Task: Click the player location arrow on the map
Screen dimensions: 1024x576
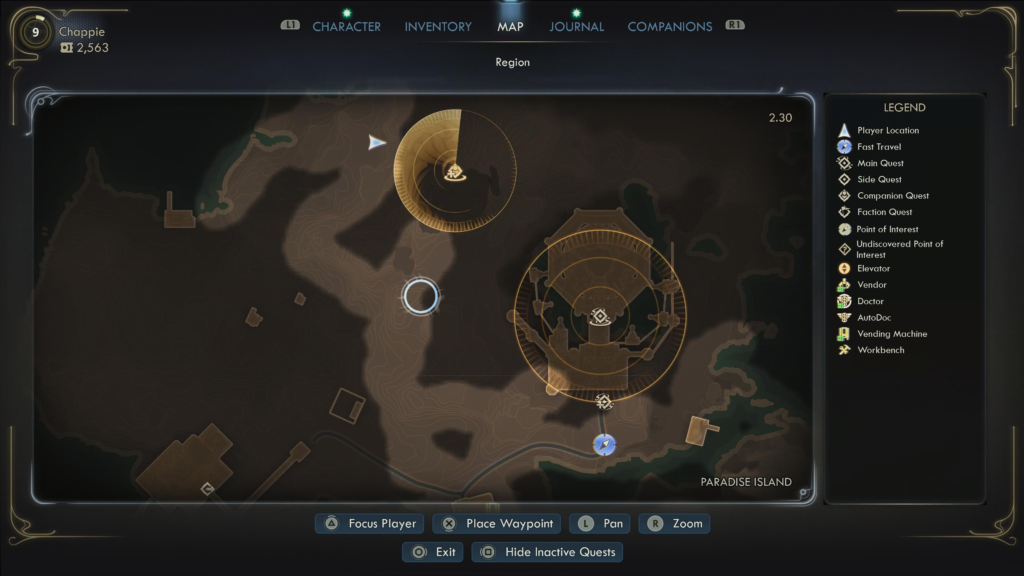Action: click(376, 143)
